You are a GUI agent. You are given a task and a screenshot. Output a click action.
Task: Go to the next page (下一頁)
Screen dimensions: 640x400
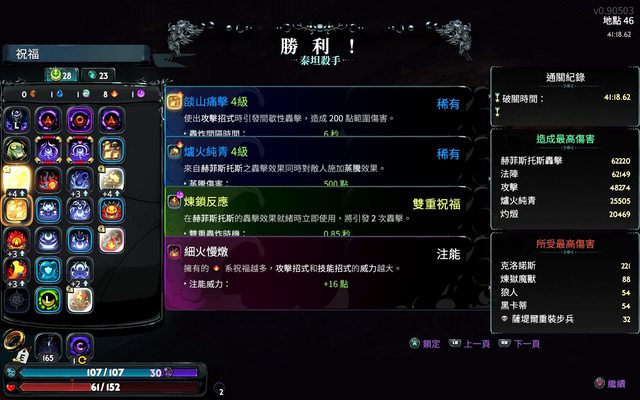click(x=520, y=344)
